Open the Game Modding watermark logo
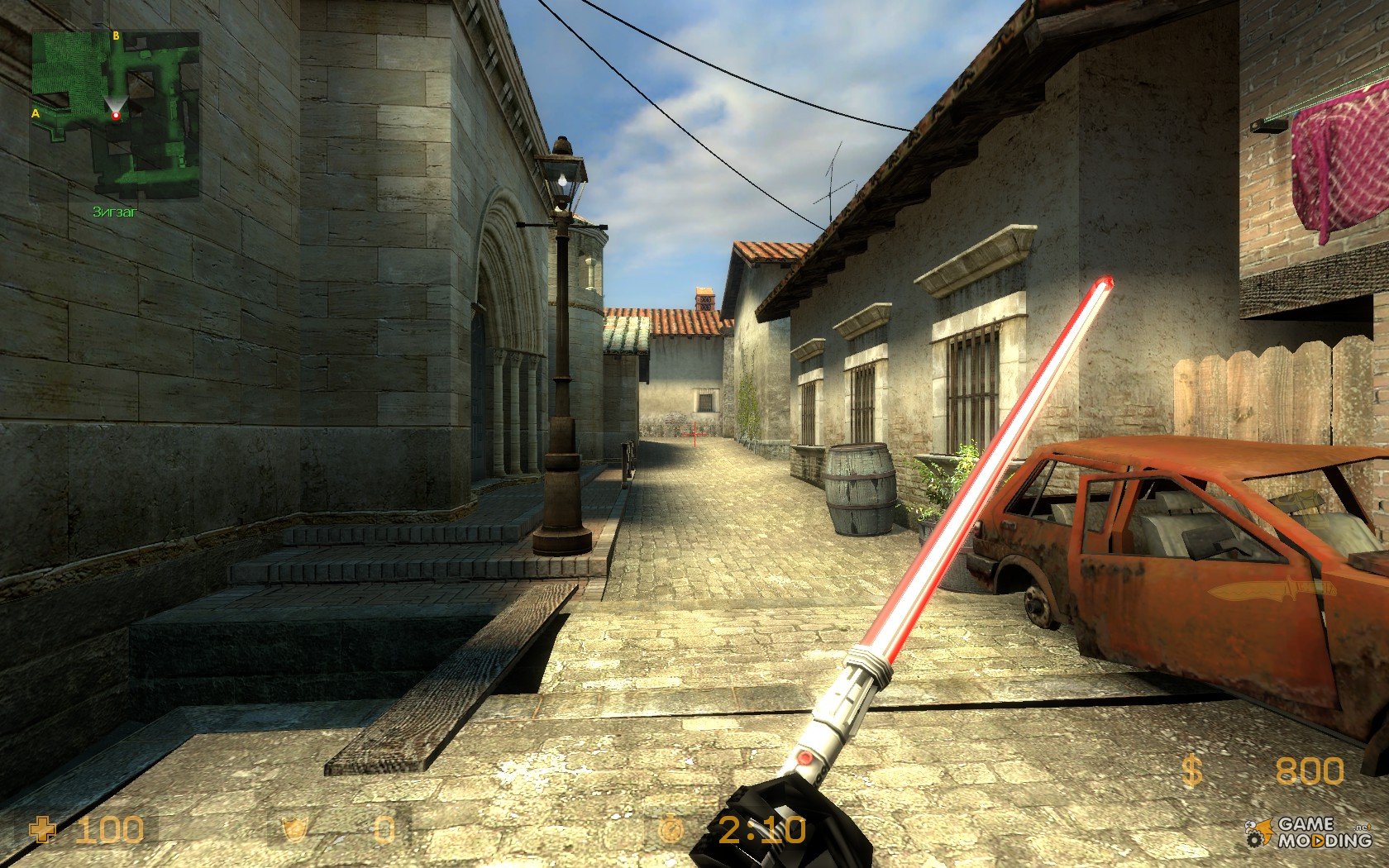 (1311, 832)
